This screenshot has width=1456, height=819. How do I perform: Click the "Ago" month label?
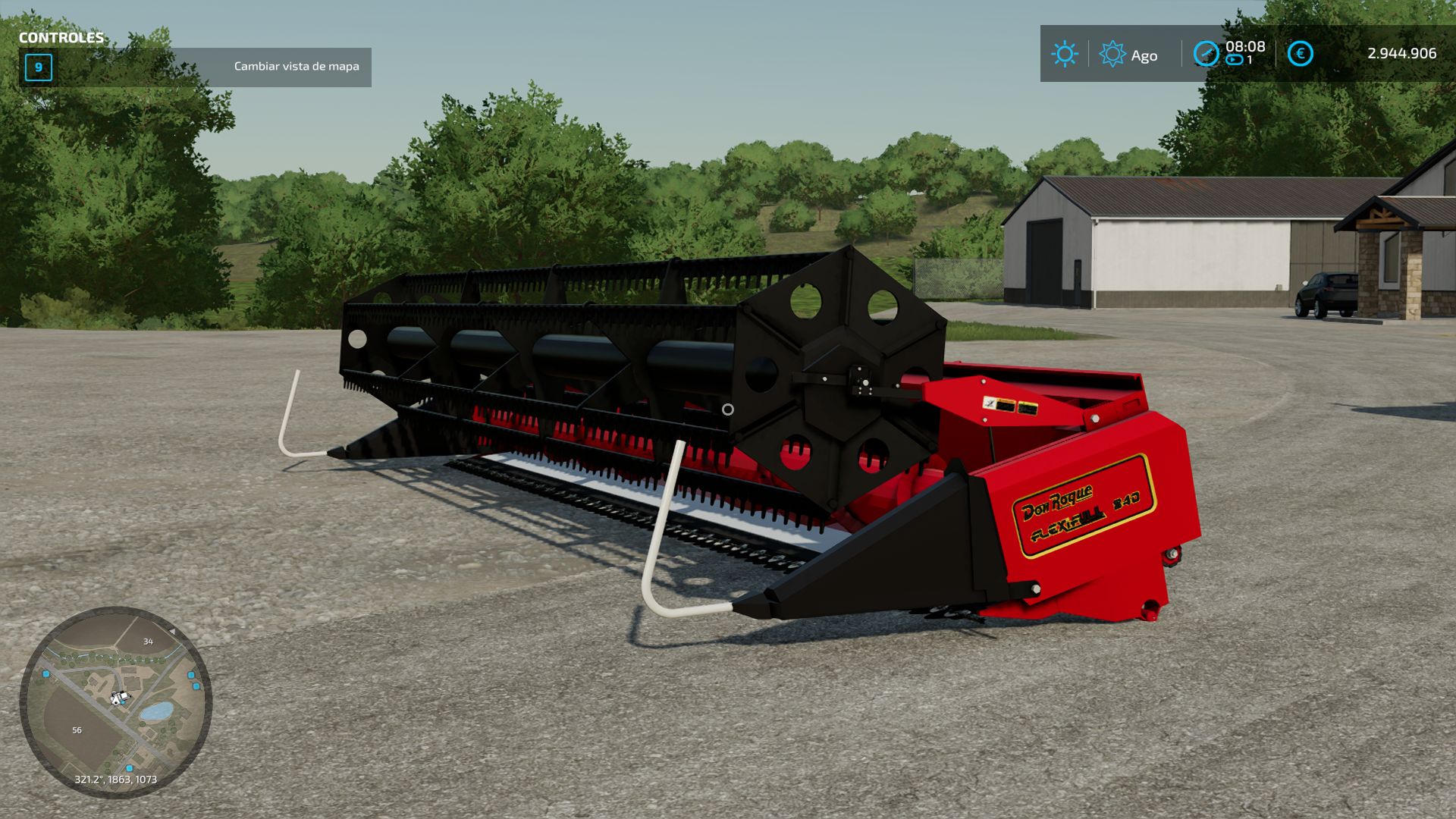tap(1145, 55)
